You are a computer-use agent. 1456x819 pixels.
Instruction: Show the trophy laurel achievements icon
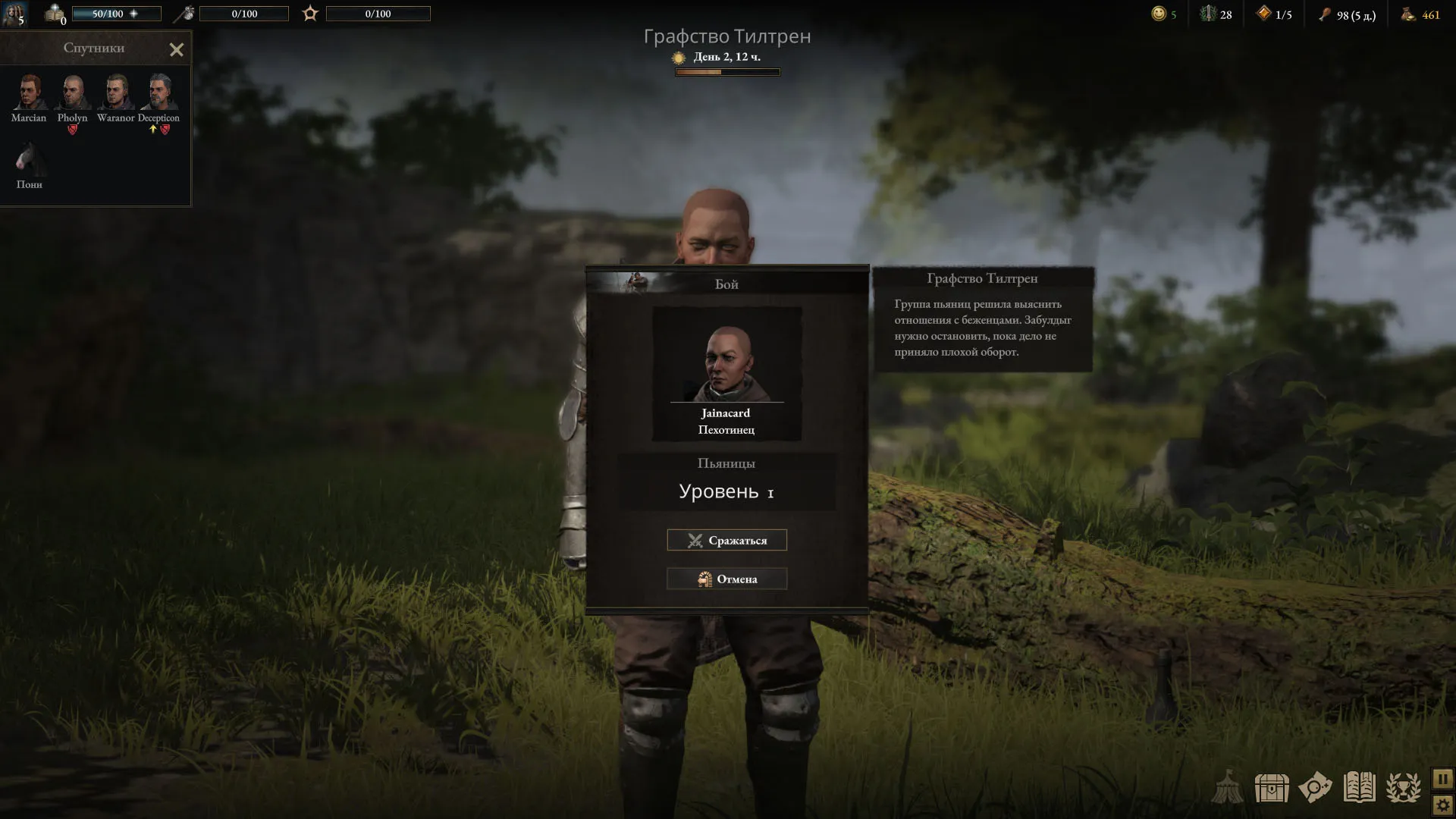click(x=1403, y=788)
